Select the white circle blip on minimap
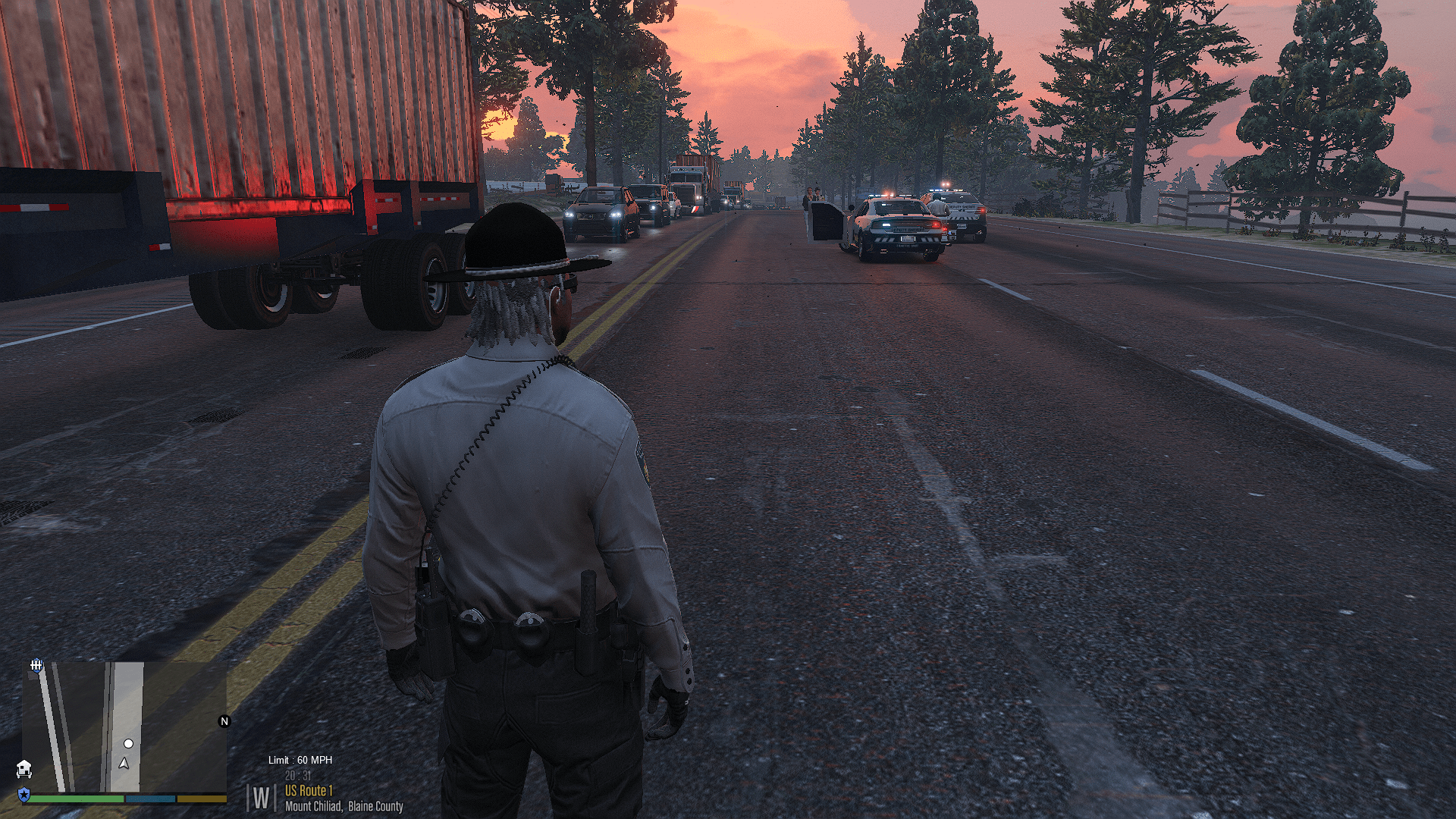This screenshot has width=1456, height=819. [129, 744]
